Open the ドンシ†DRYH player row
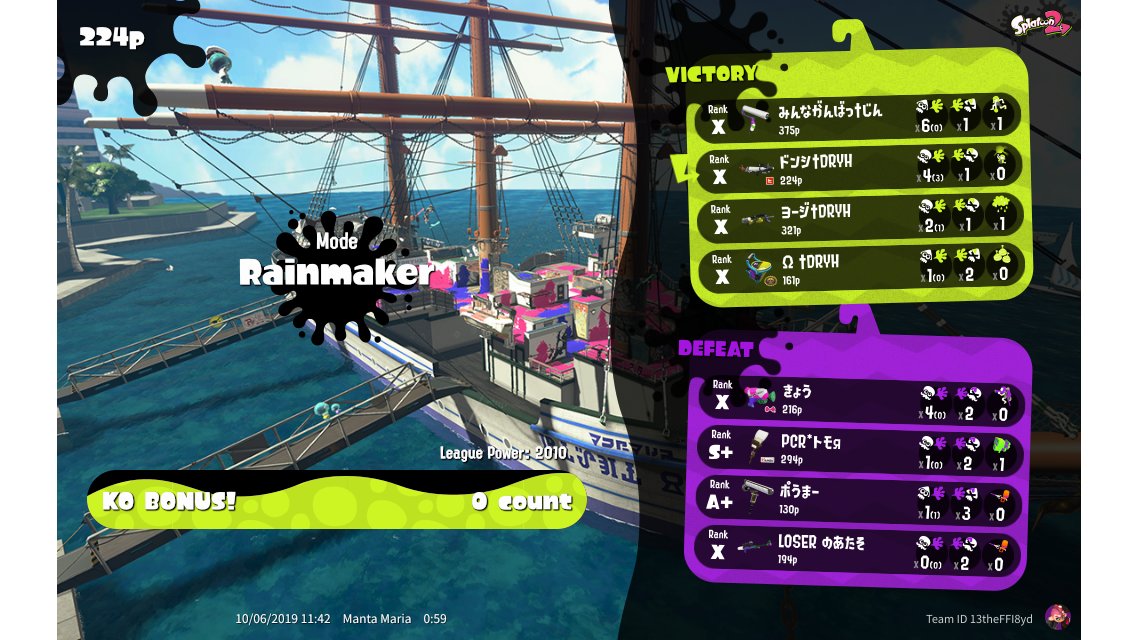 [x=858, y=167]
